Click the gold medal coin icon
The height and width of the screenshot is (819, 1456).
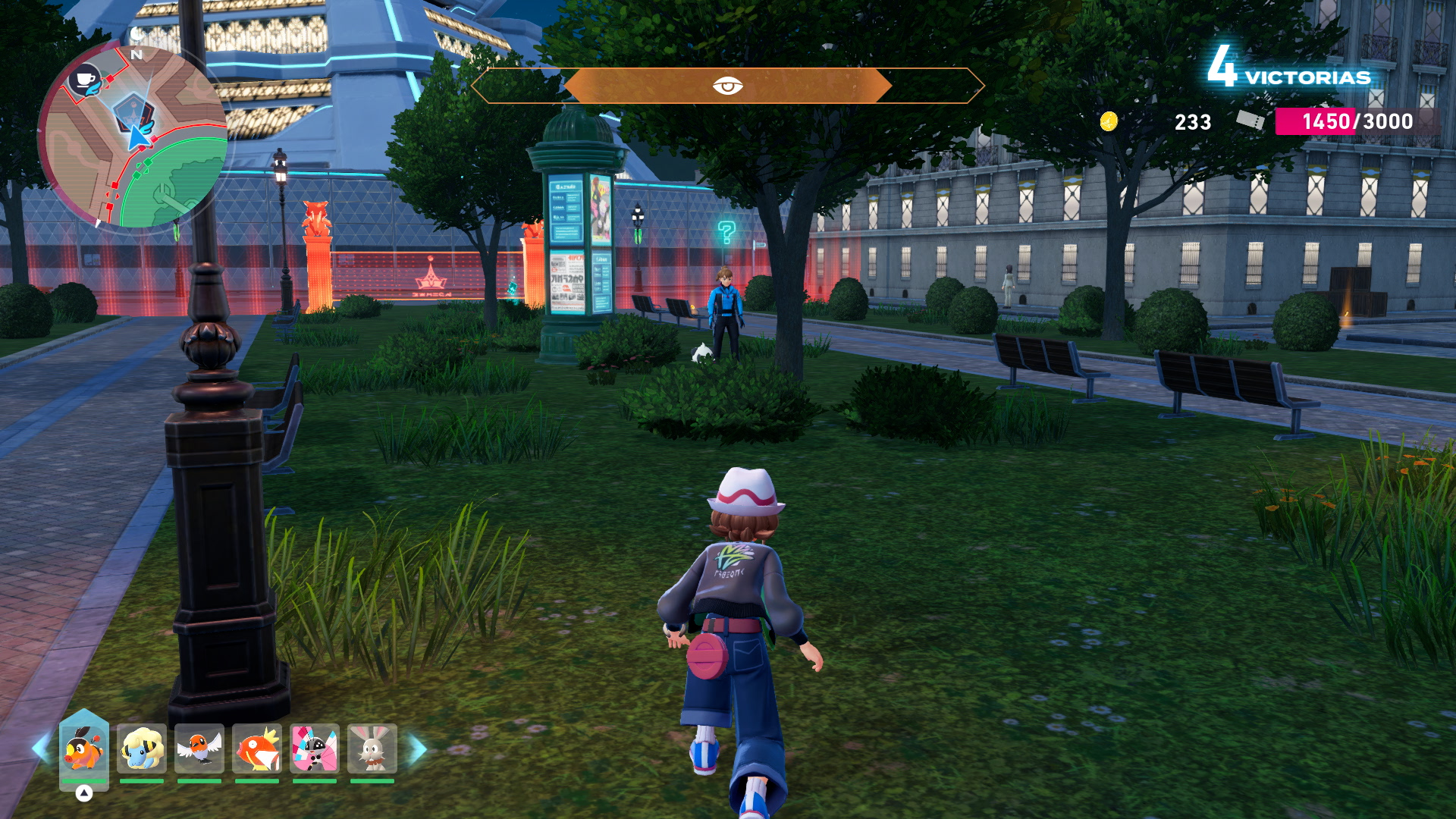pyautogui.click(x=1109, y=121)
